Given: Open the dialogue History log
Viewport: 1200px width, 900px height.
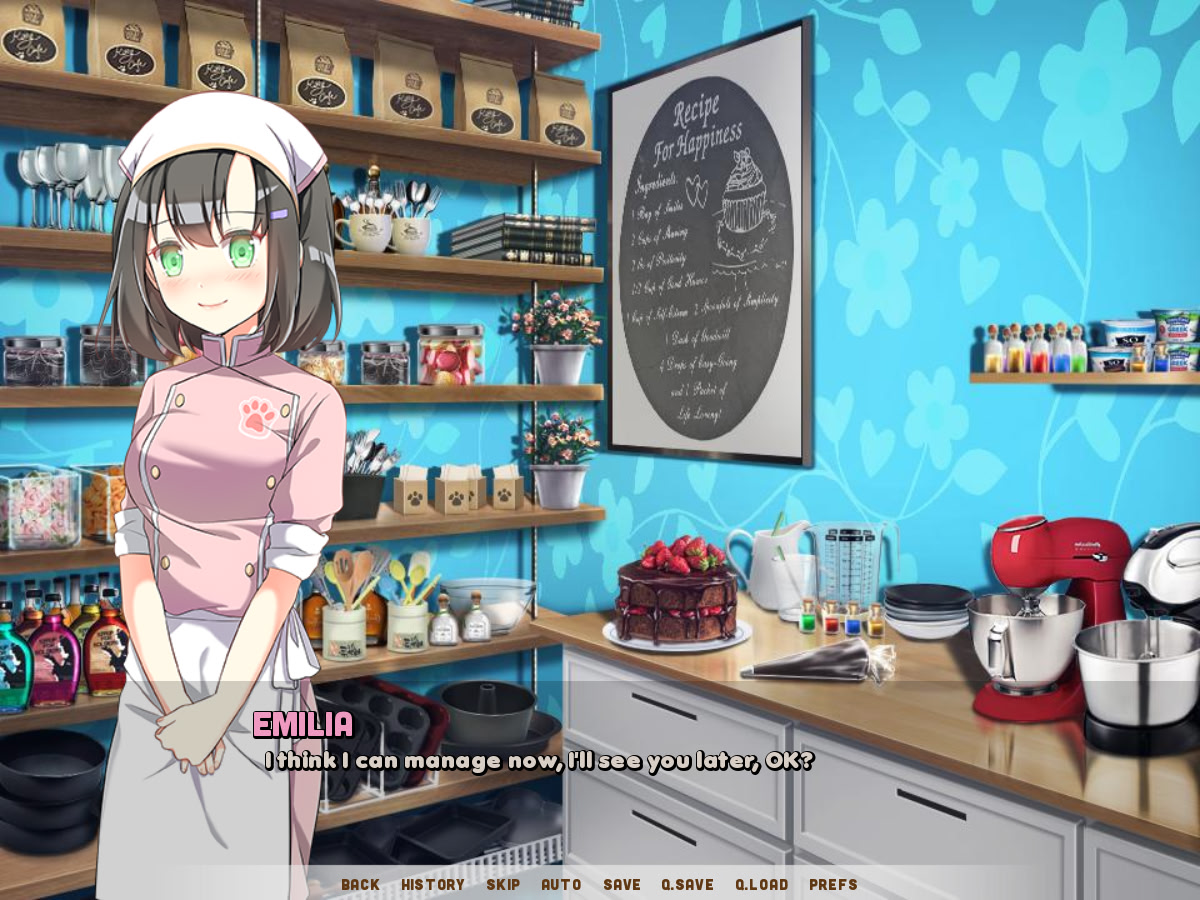Looking at the screenshot, I should coord(432,884).
